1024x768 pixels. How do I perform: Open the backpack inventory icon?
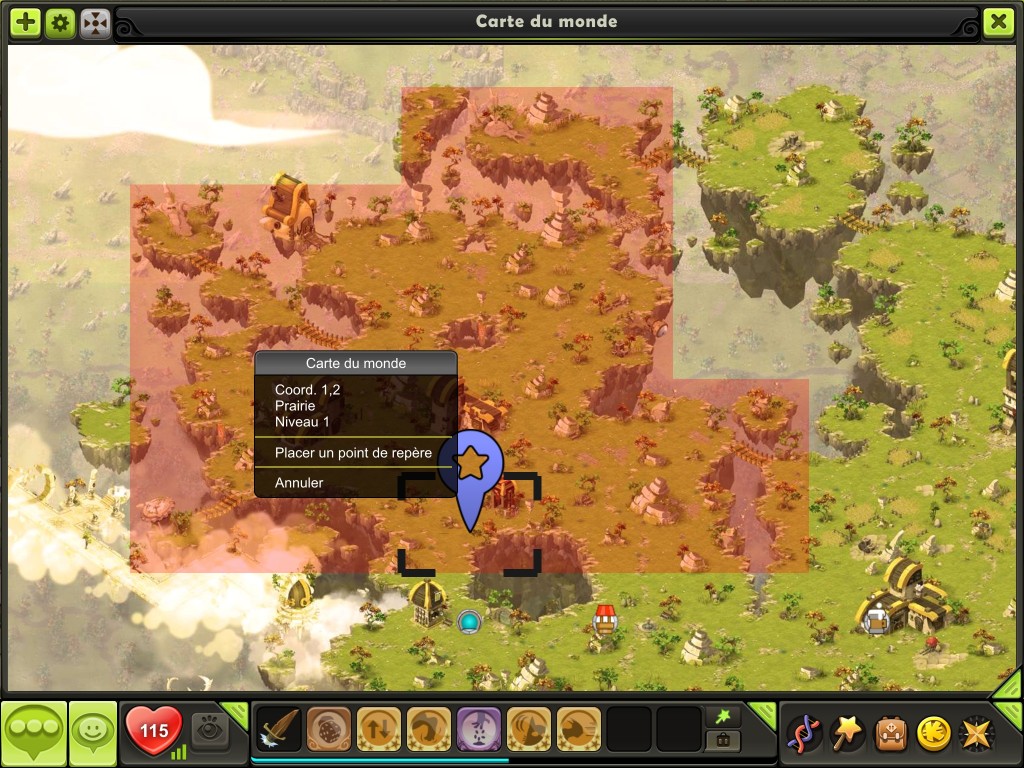click(892, 733)
